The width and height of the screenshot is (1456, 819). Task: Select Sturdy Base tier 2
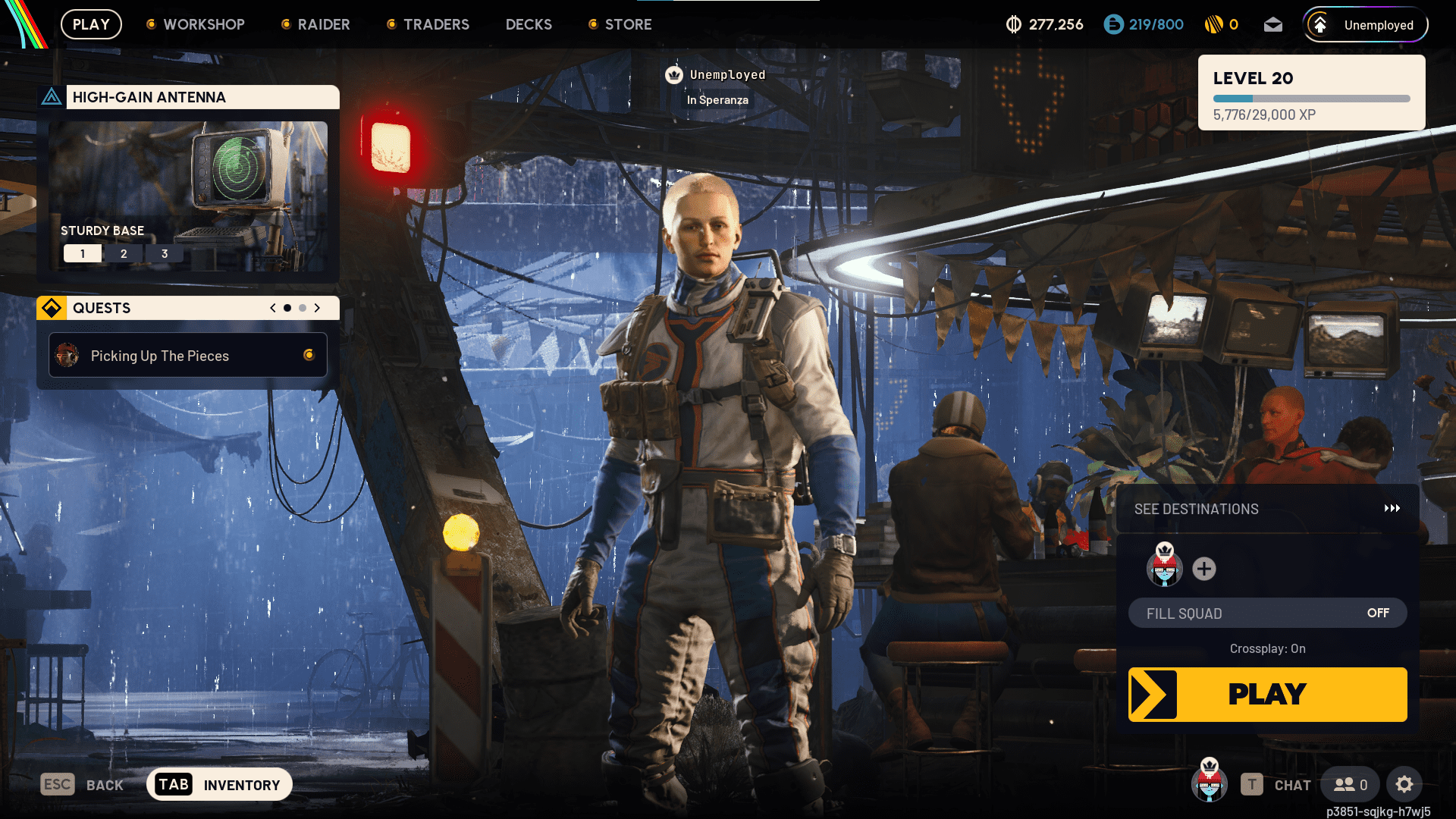[124, 253]
